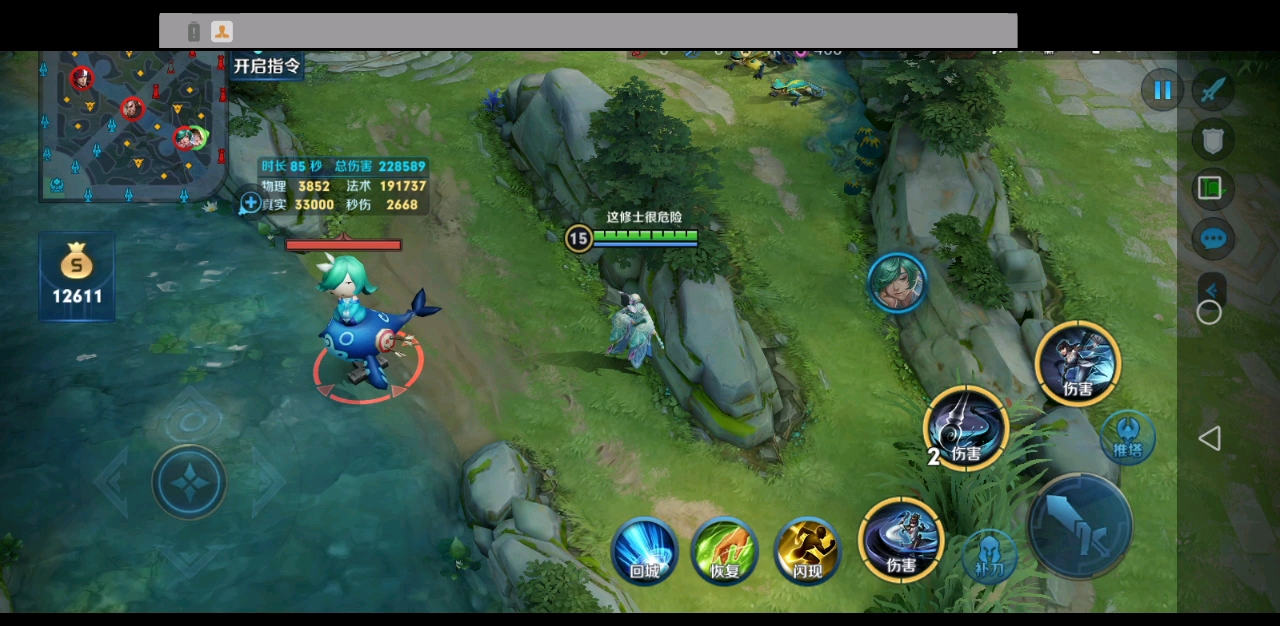Select the 补刀 last-hit button
This screenshot has height=626, width=1280.
tap(988, 556)
